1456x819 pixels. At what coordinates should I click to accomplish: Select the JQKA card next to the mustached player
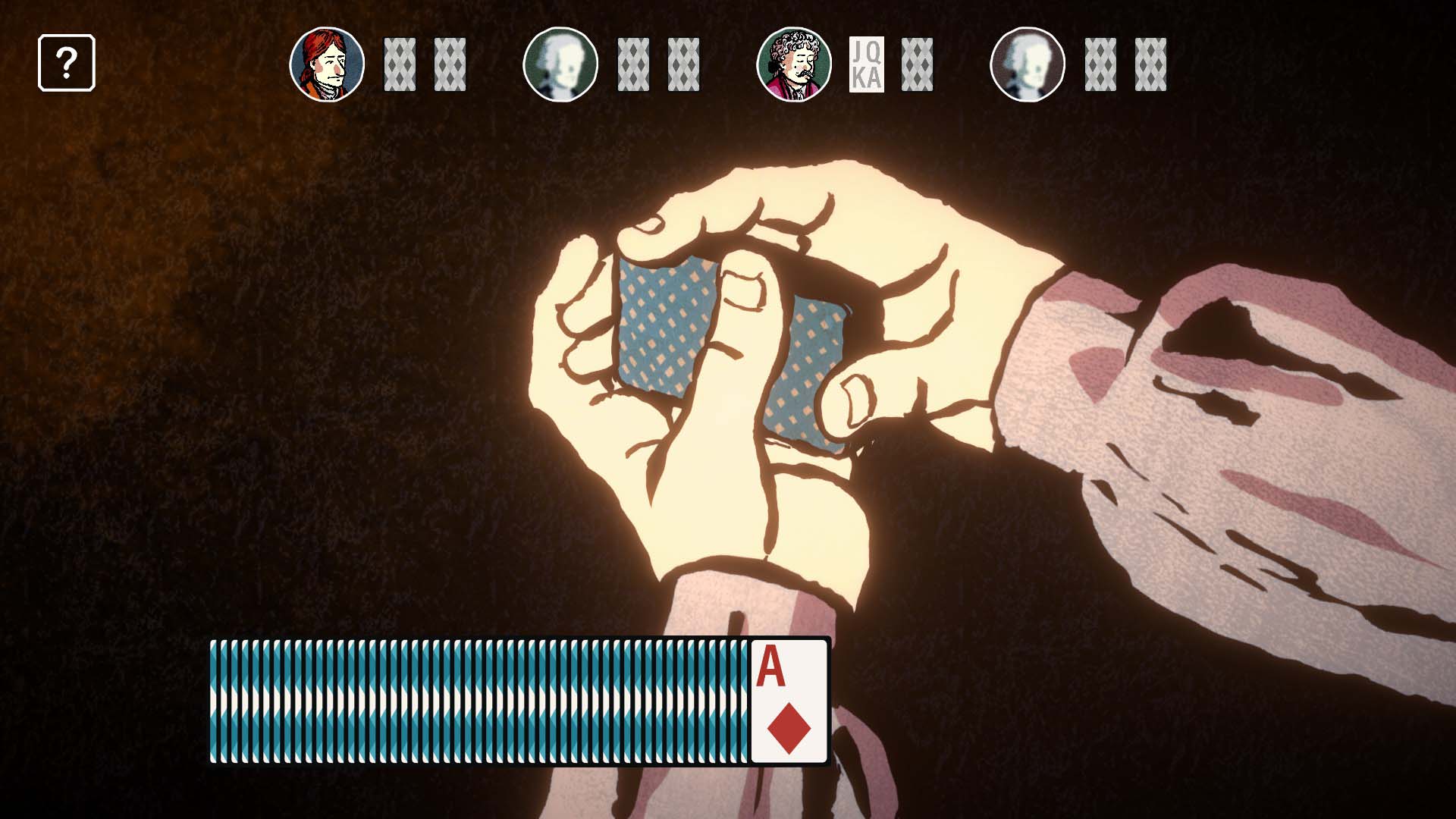point(867,64)
